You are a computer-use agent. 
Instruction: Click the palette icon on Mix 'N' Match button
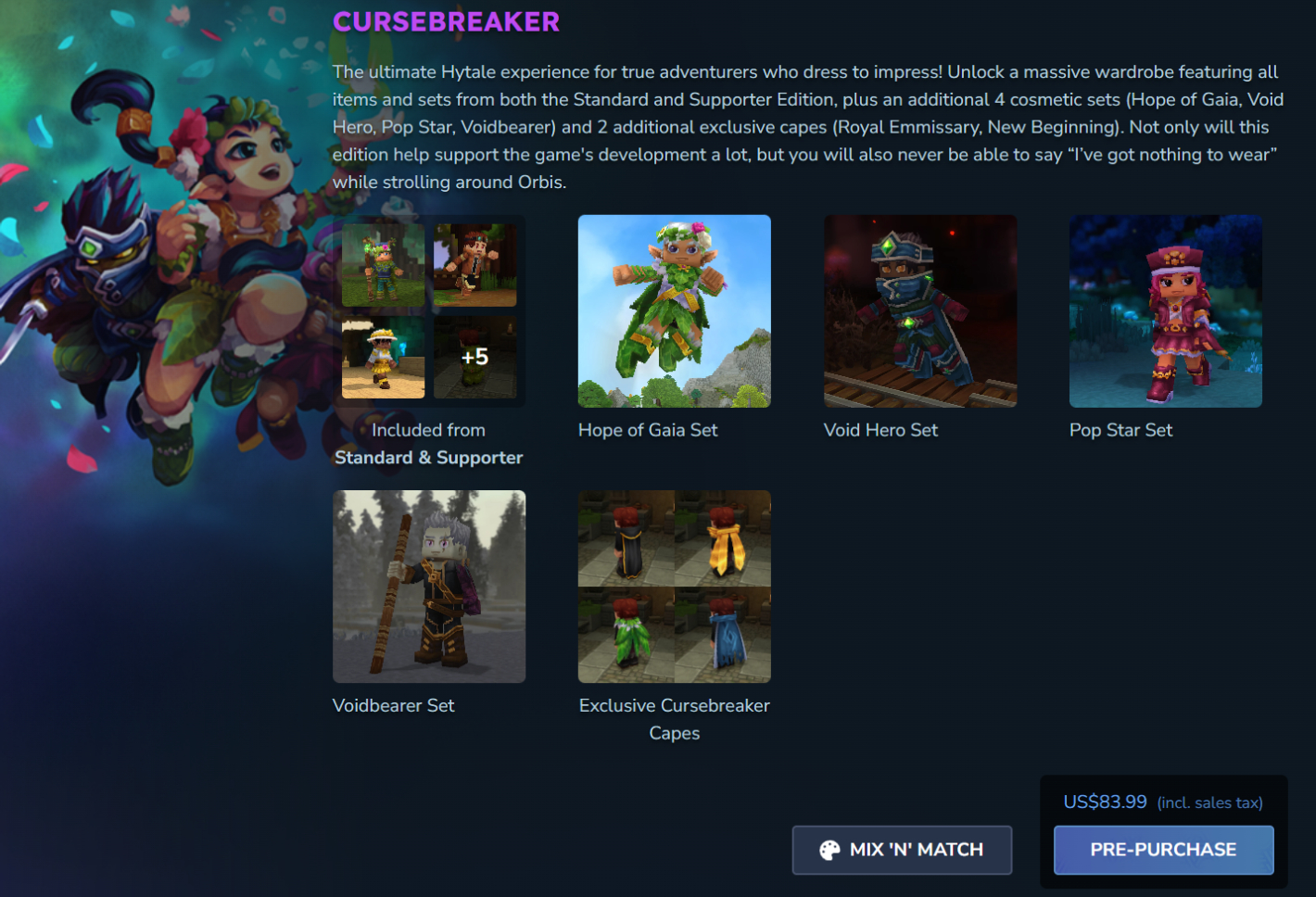tap(829, 849)
